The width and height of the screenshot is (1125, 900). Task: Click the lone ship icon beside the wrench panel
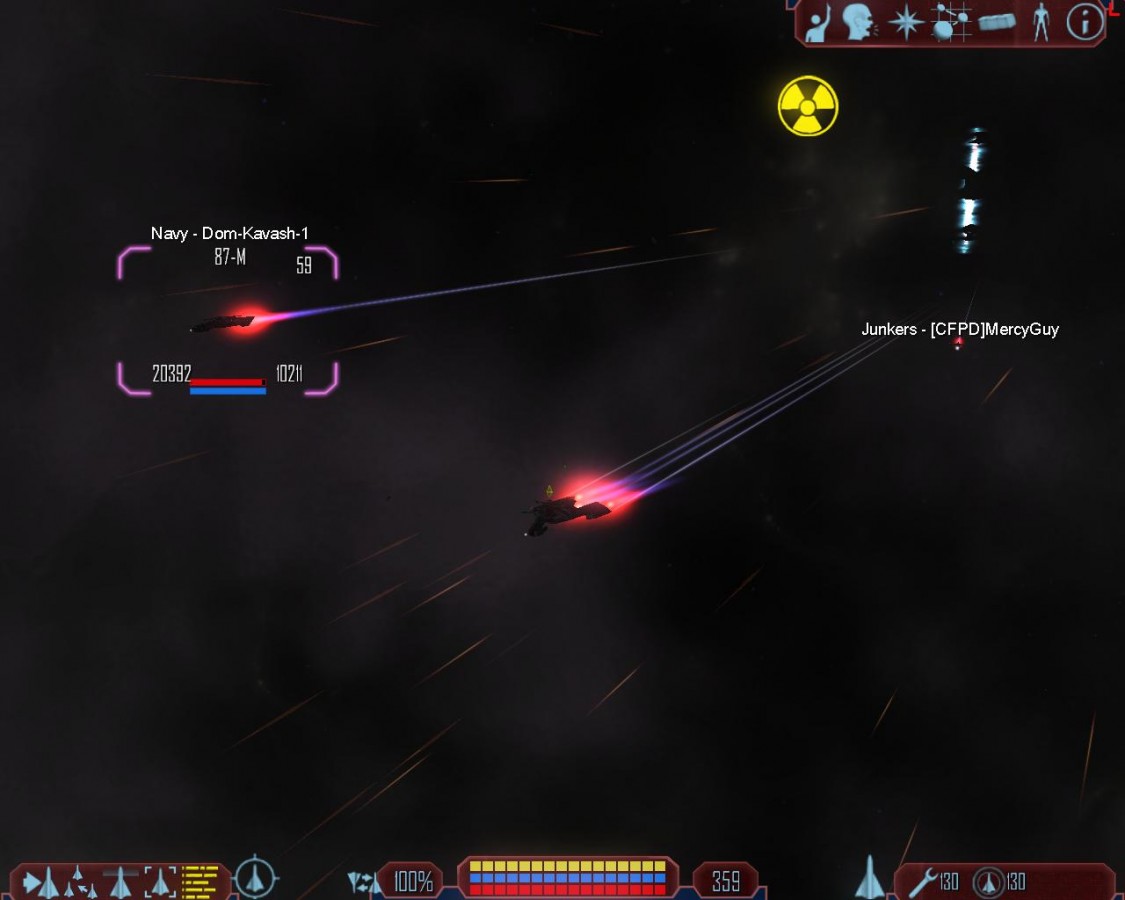tap(870, 878)
